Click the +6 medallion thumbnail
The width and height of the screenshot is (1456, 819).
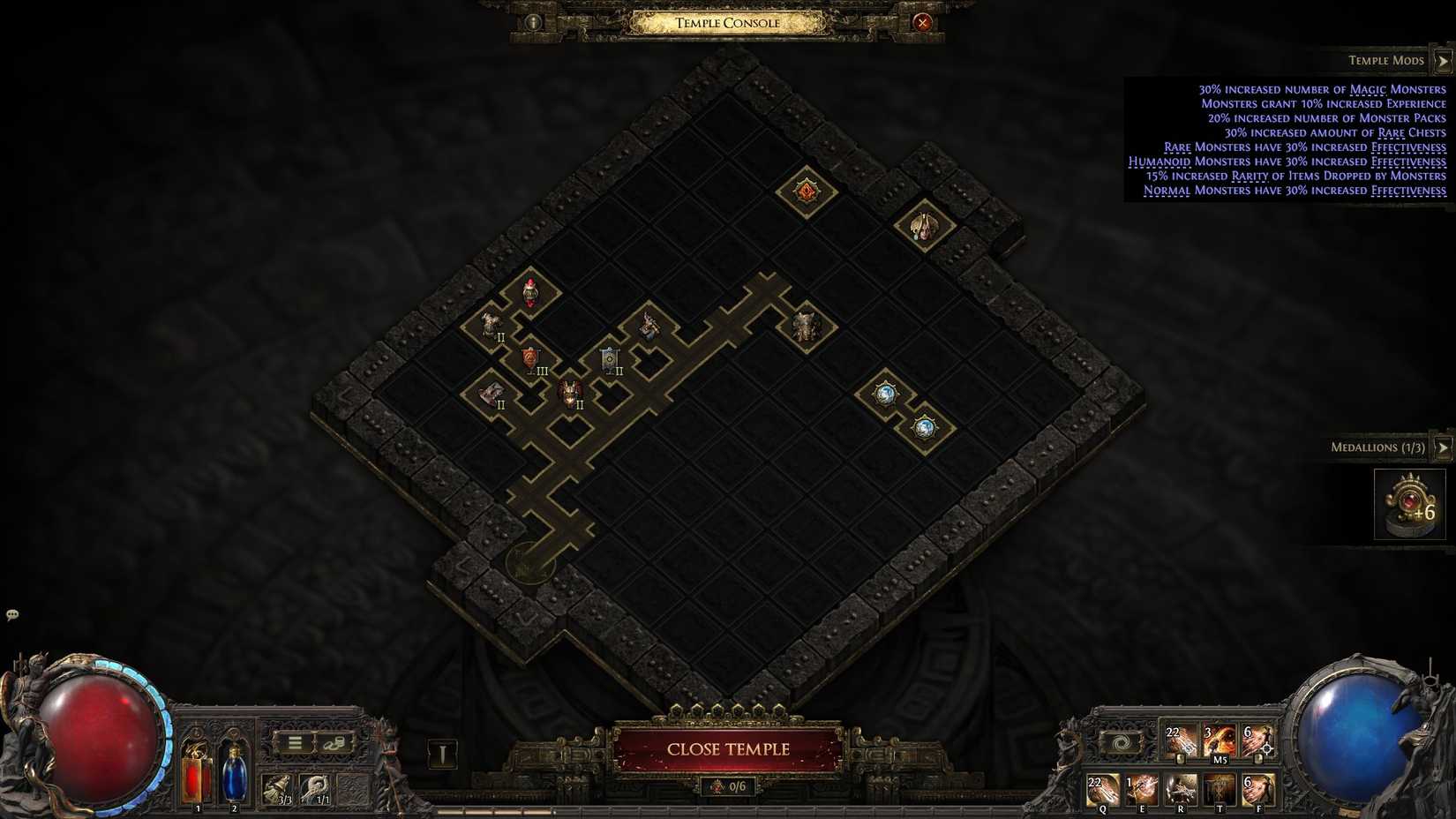[x=1409, y=503]
